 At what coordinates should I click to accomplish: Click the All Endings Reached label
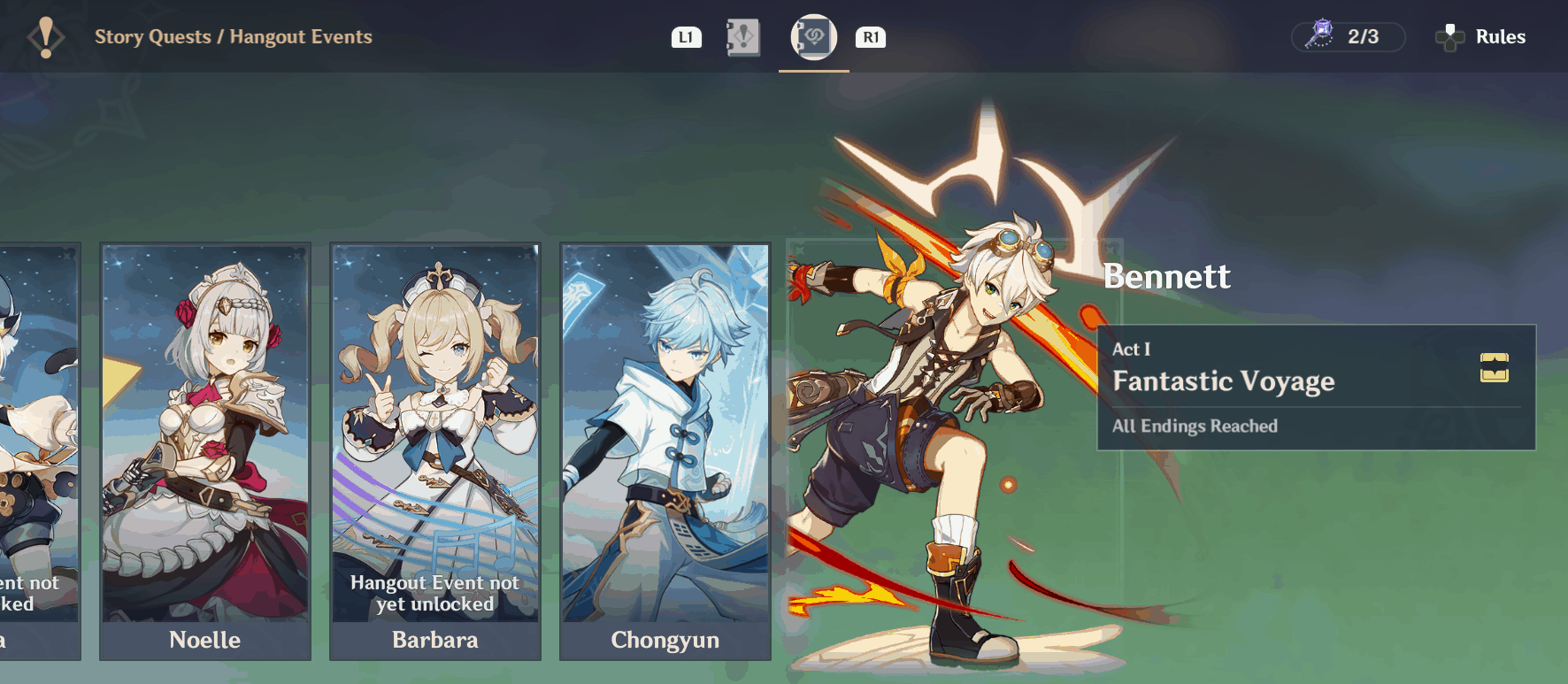click(1195, 426)
